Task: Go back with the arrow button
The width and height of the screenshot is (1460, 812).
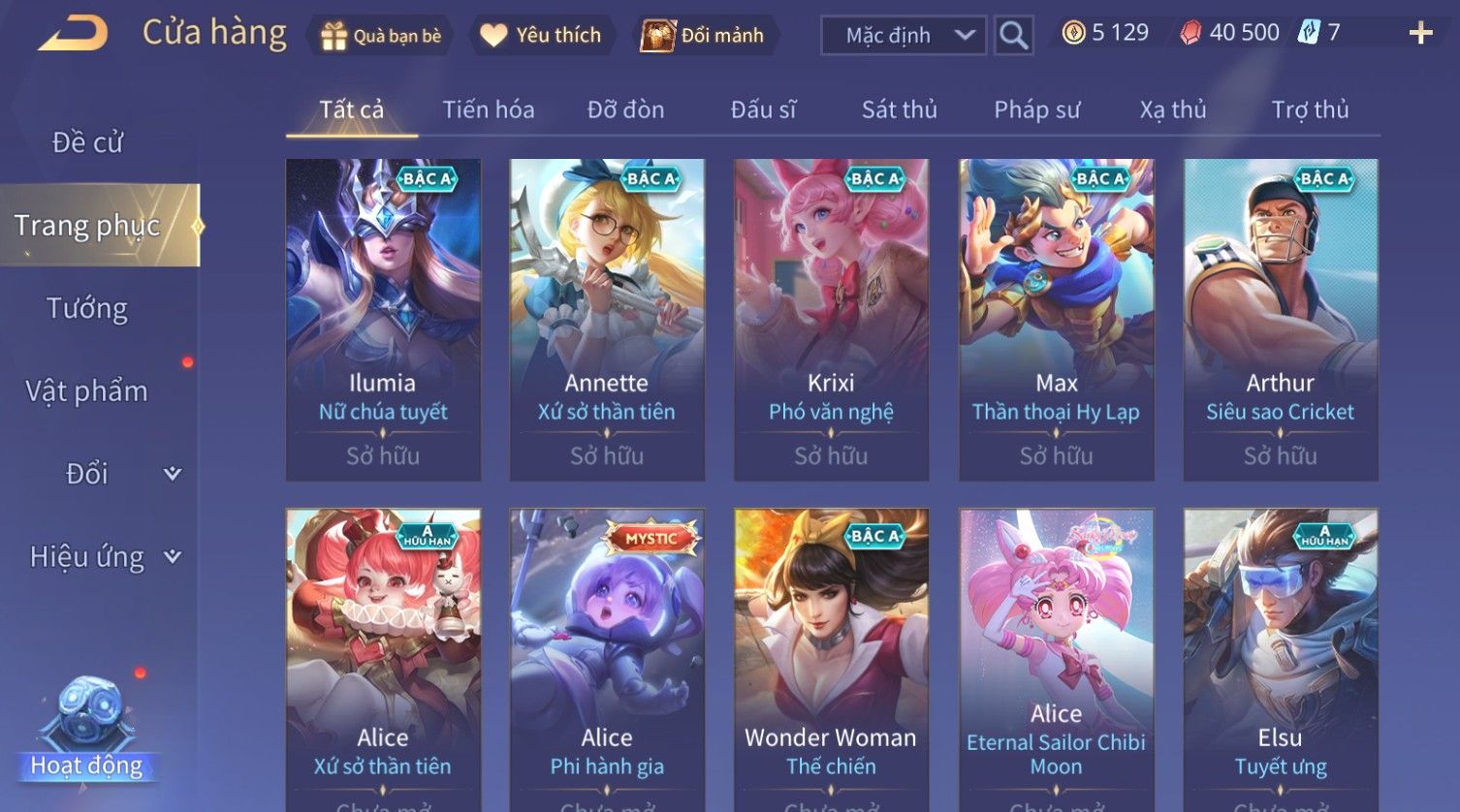Action: (73, 35)
